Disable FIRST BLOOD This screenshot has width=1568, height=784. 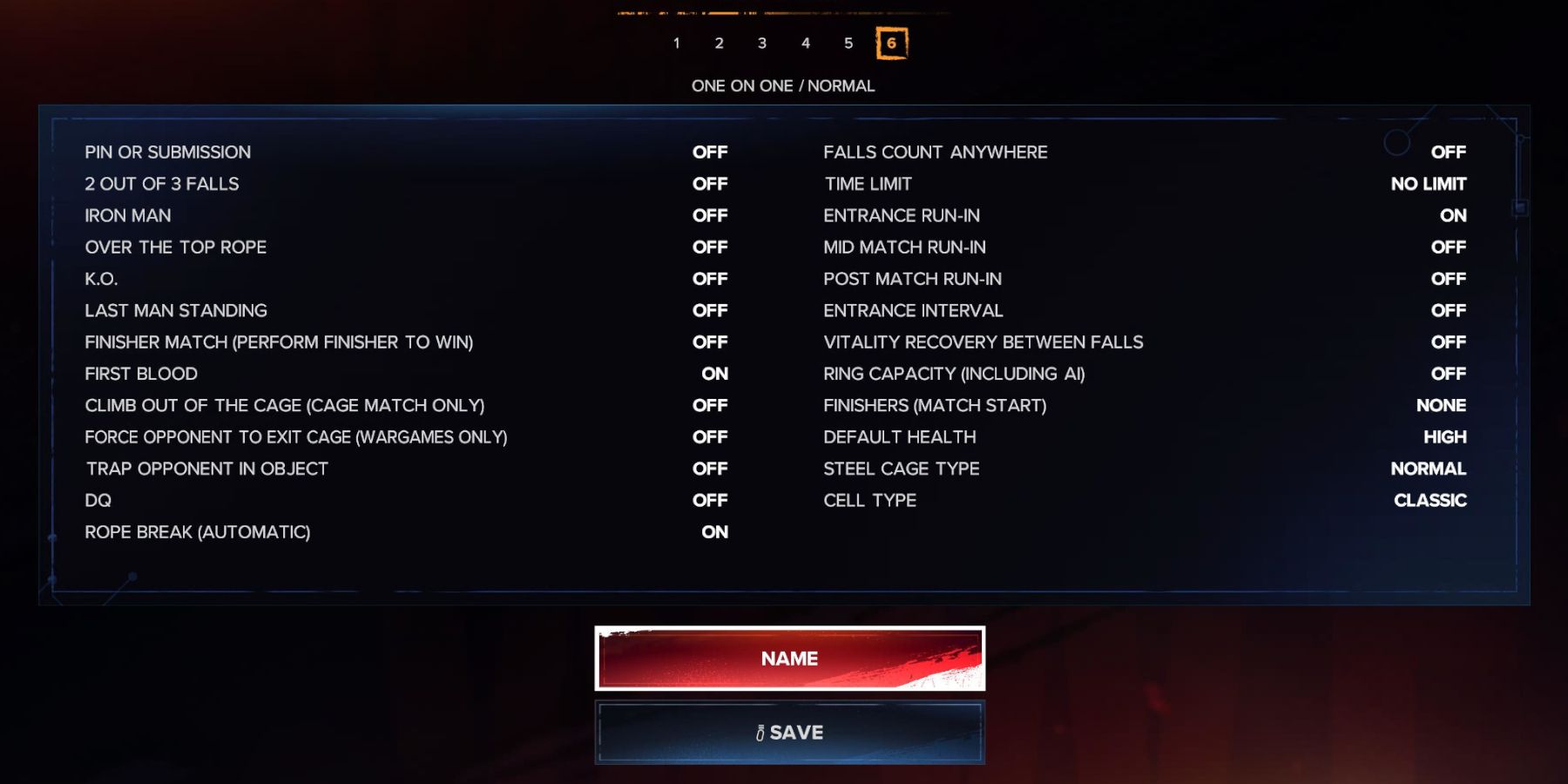point(716,374)
